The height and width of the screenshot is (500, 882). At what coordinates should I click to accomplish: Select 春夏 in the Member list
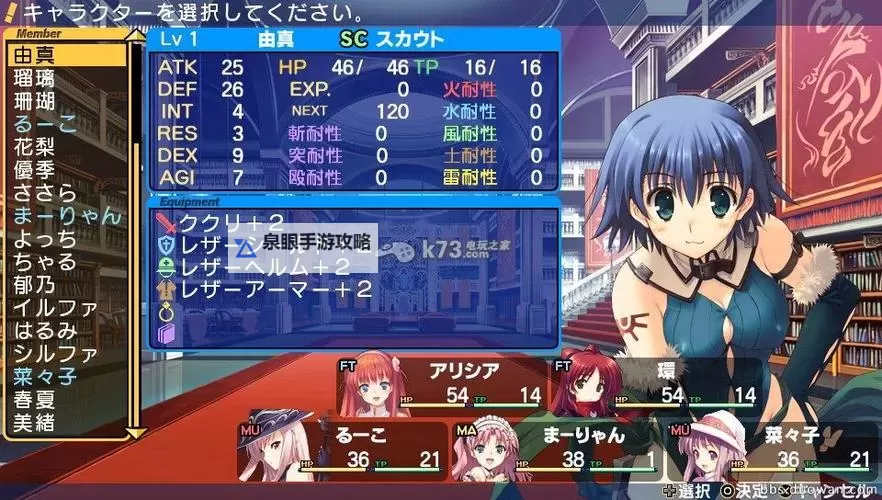pos(36,399)
